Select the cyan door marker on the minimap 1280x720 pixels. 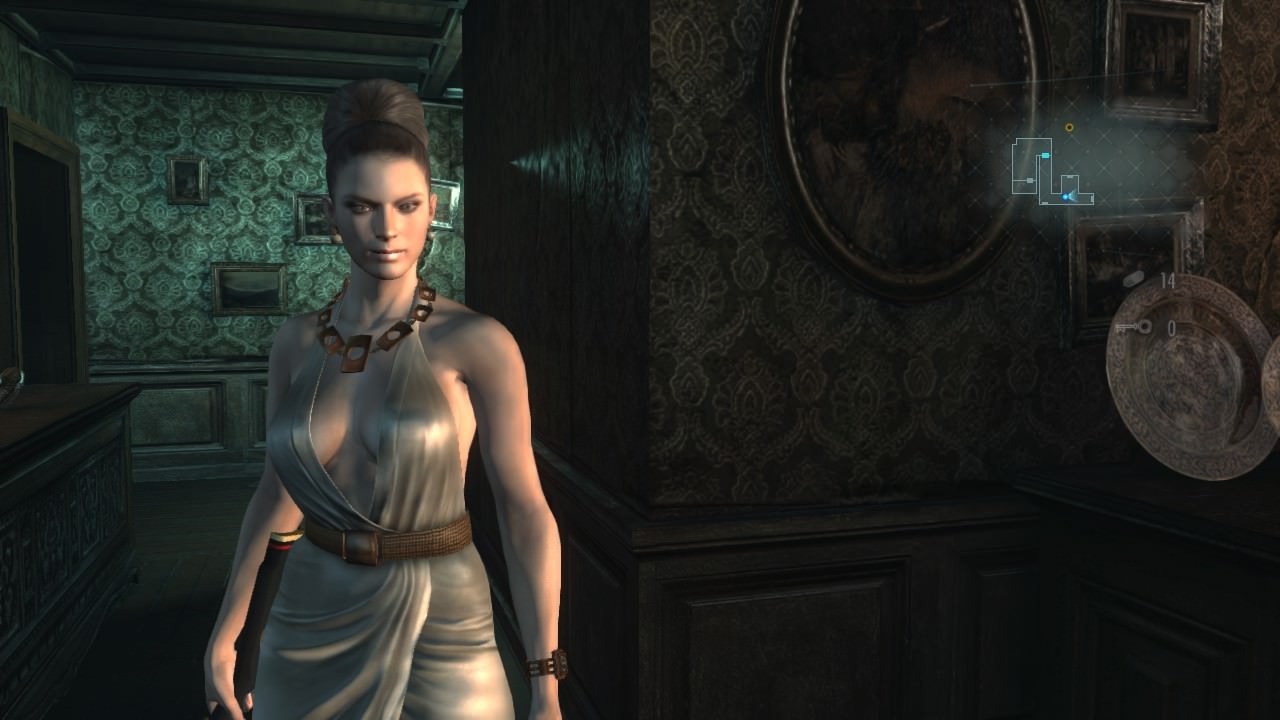[x=1046, y=156]
